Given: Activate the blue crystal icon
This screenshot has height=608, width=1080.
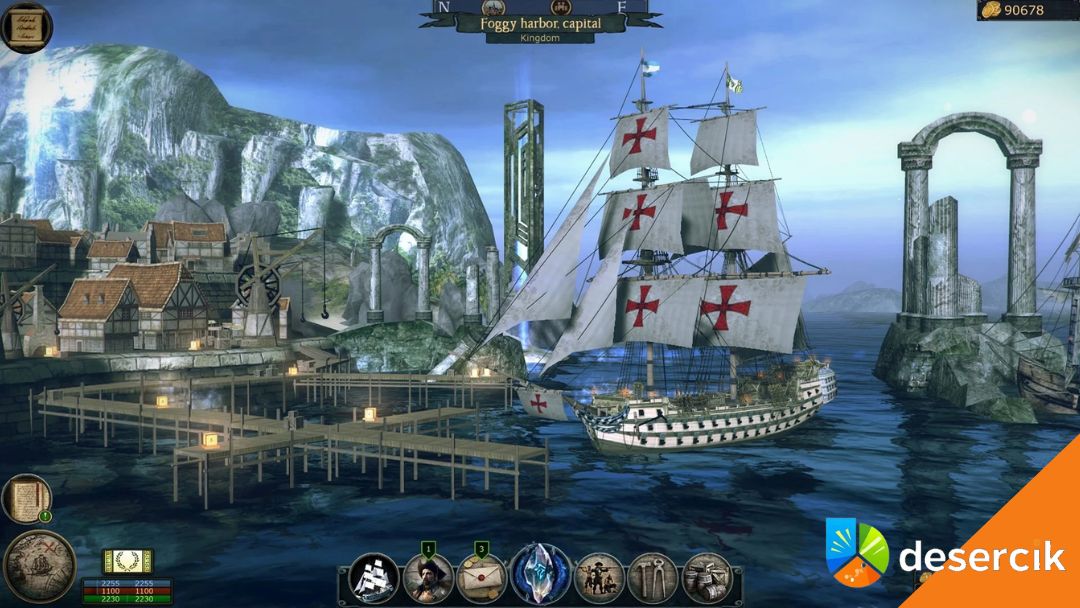Looking at the screenshot, I should tap(541, 575).
